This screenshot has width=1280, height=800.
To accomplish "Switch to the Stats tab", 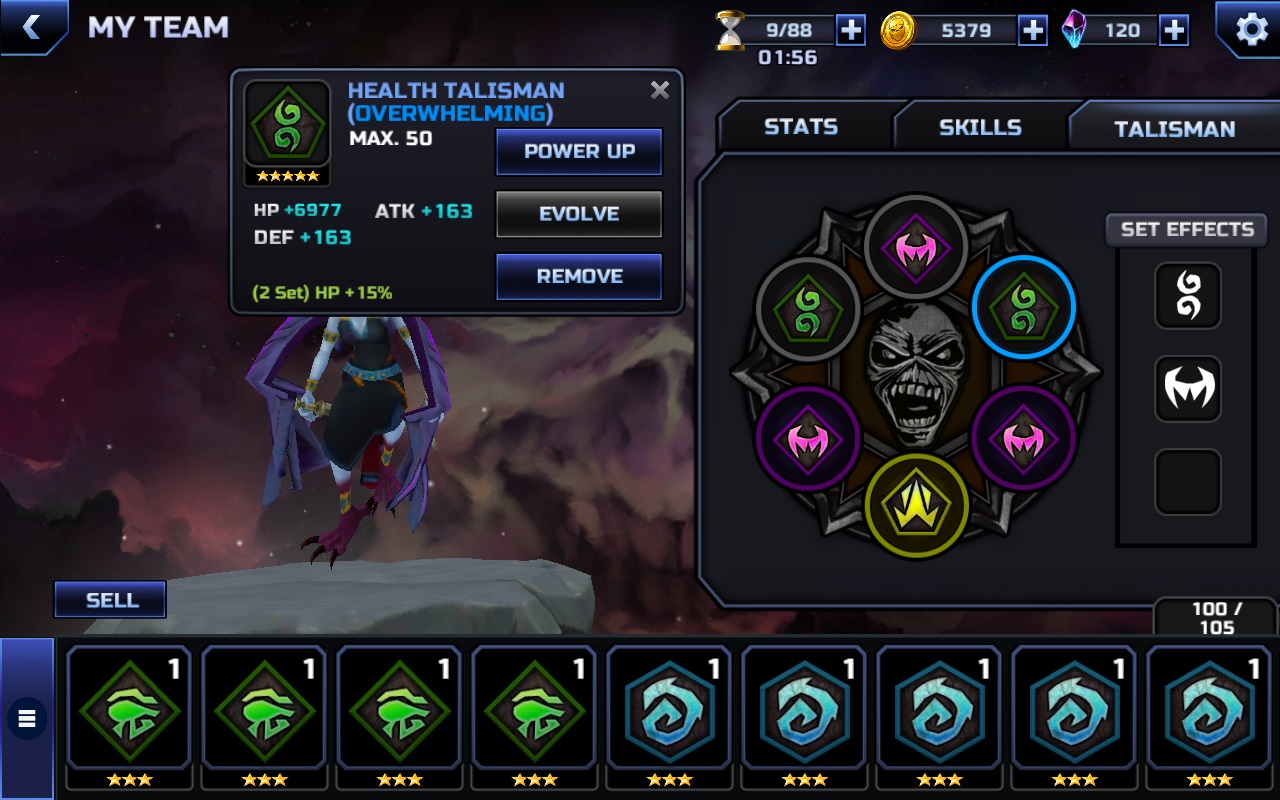I will (801, 127).
